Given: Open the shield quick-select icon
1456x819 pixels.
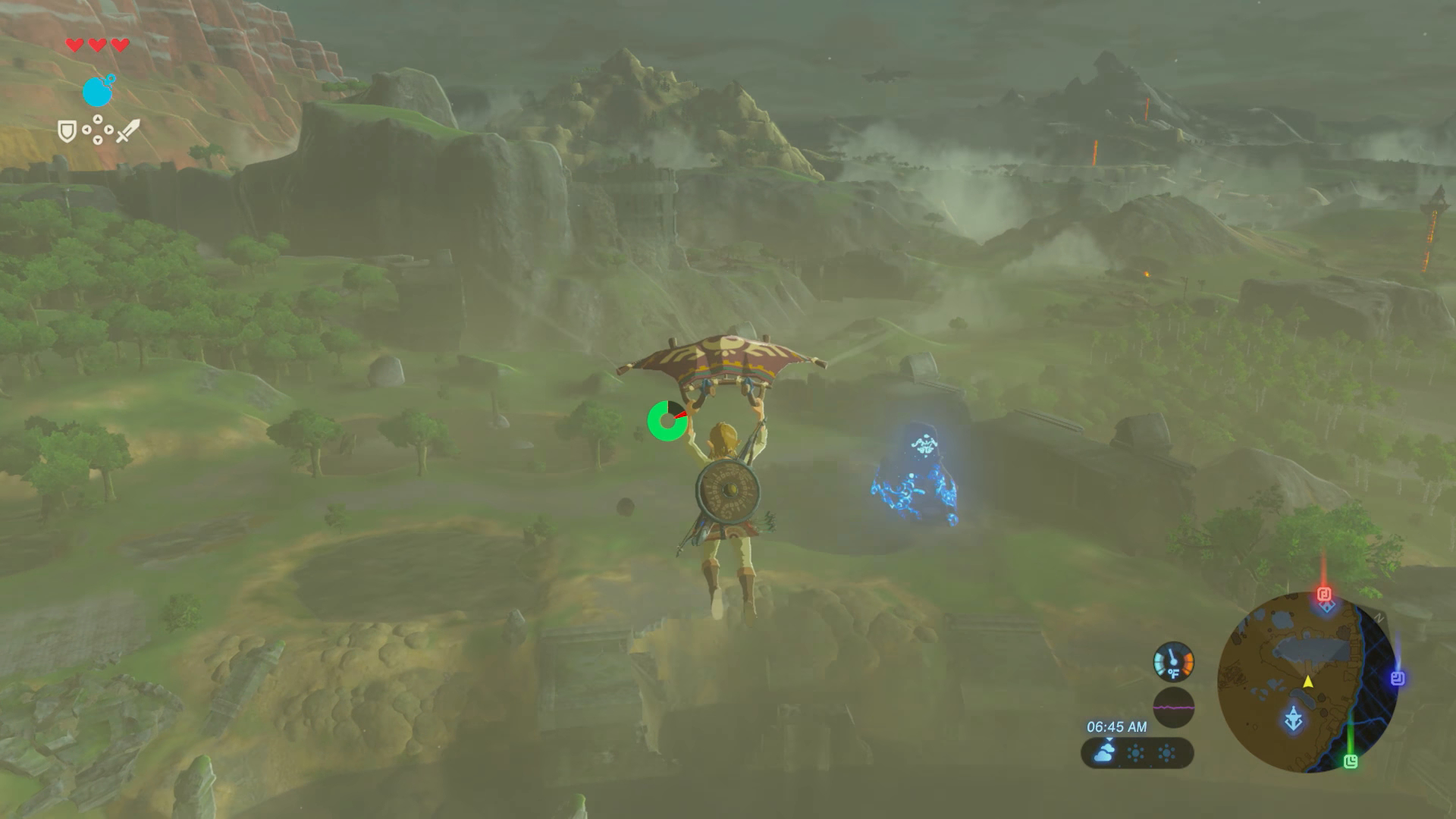Looking at the screenshot, I should [x=67, y=131].
